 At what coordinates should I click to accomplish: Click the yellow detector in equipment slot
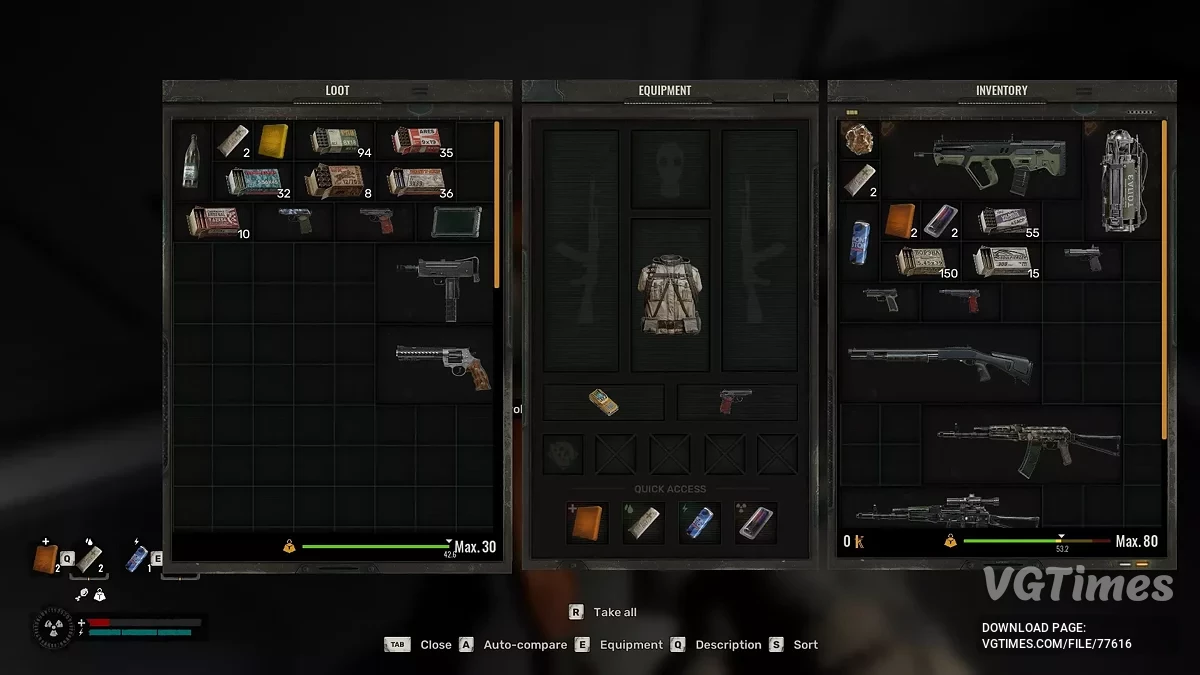[603, 402]
